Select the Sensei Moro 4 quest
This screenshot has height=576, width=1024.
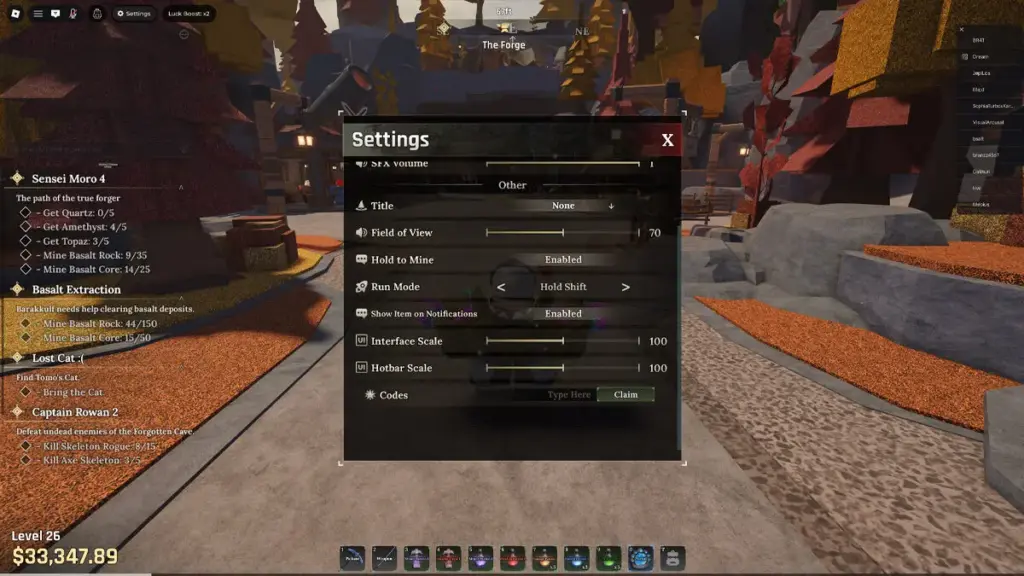[68, 179]
